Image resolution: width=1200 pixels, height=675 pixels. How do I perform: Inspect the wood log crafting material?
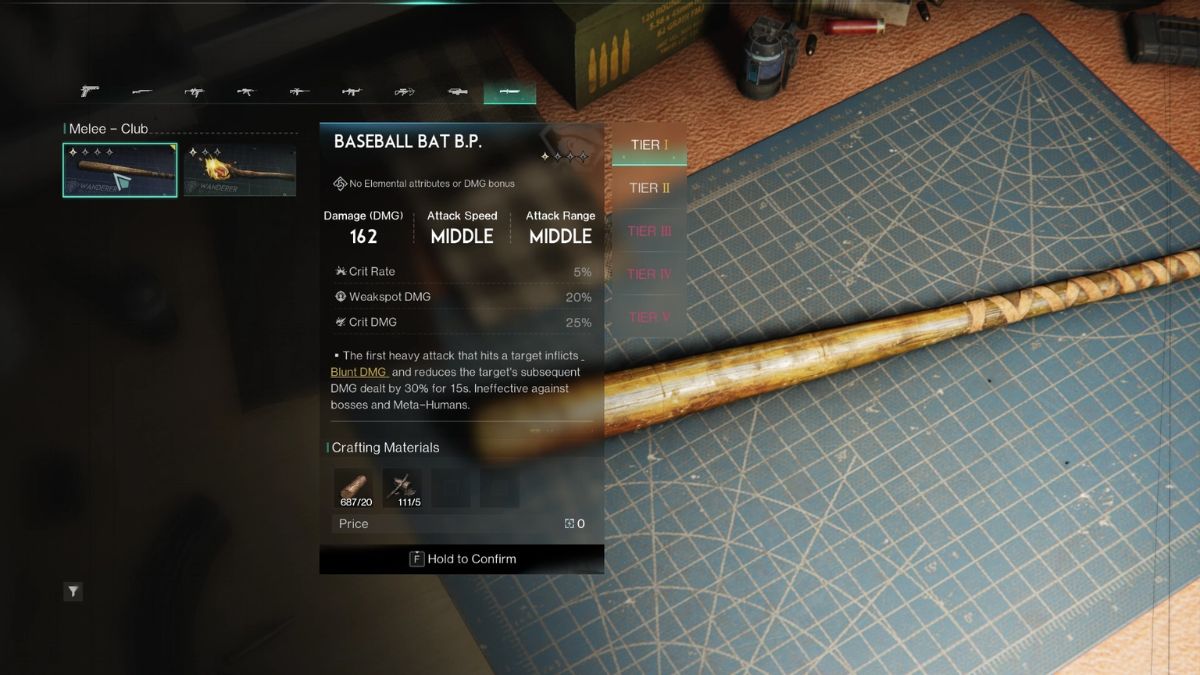coord(354,487)
